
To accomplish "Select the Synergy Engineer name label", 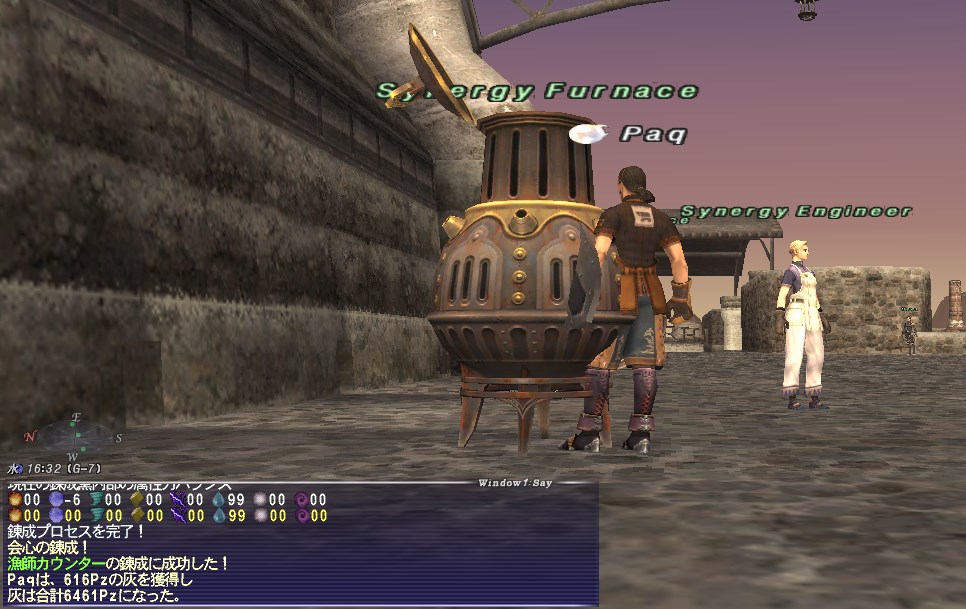I will [x=795, y=211].
